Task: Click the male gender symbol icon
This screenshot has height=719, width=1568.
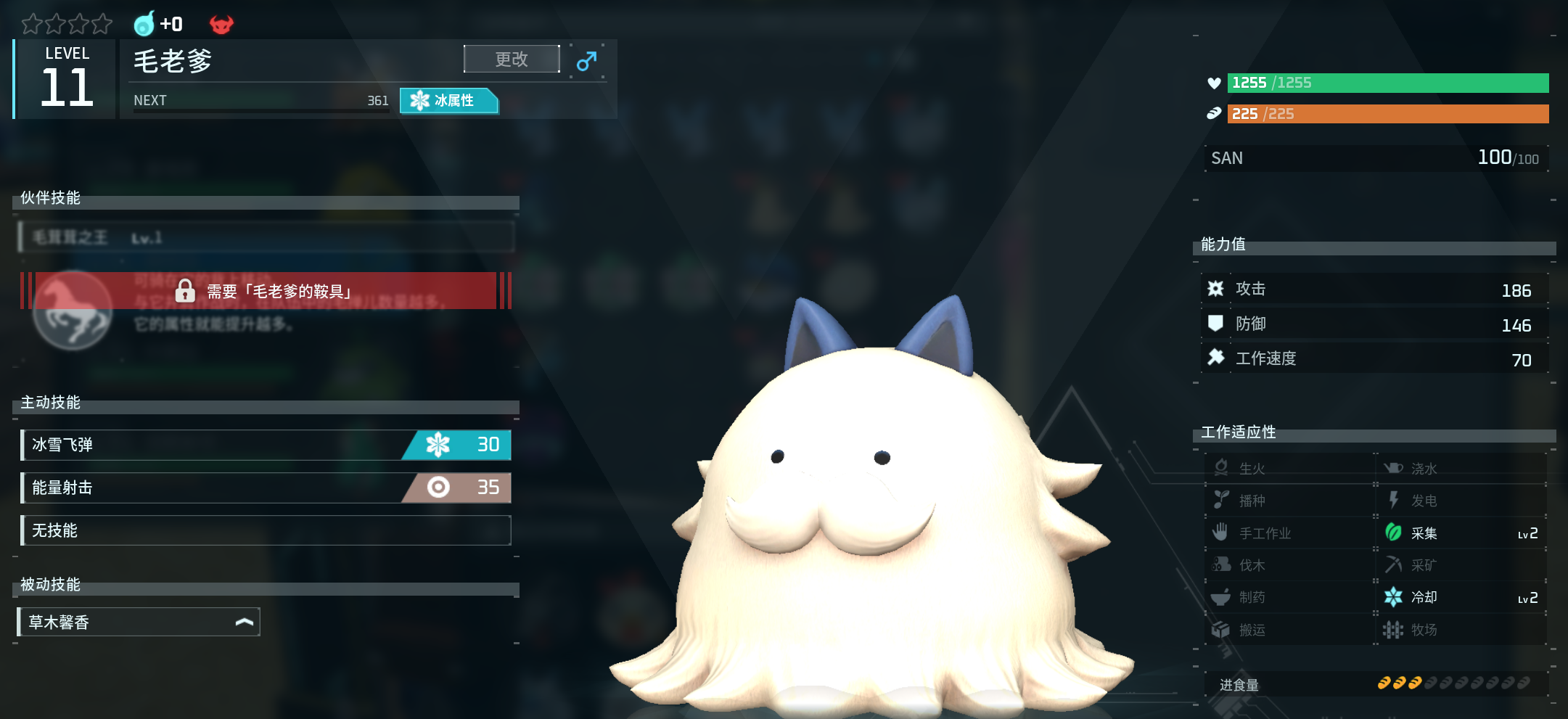Action: 586,62
